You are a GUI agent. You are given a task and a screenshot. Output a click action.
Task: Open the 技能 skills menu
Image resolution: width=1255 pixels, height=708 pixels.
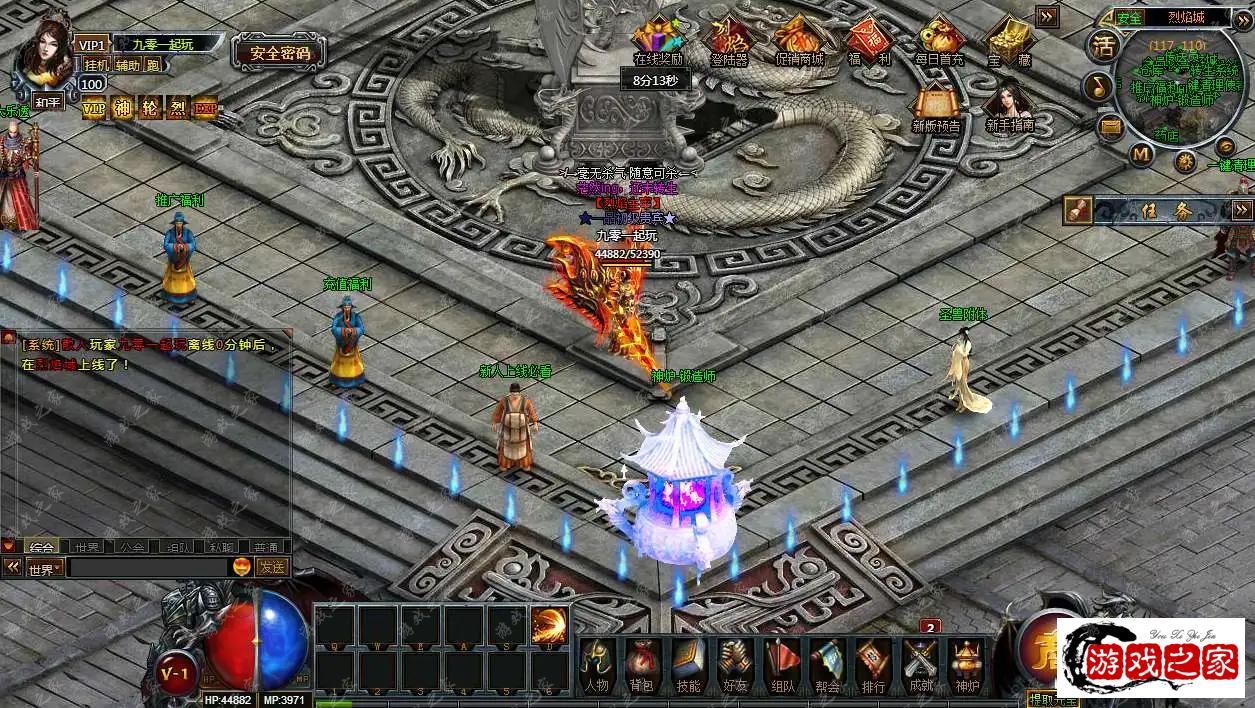(688, 664)
